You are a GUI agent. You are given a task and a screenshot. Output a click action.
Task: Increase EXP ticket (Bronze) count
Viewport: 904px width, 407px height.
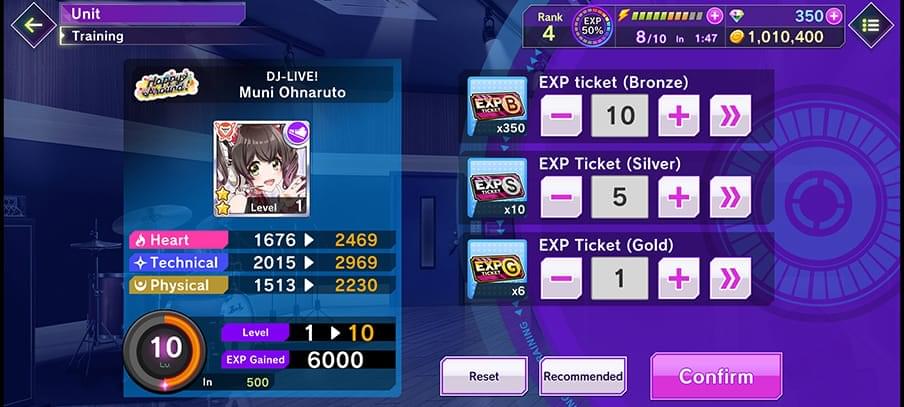tap(679, 116)
